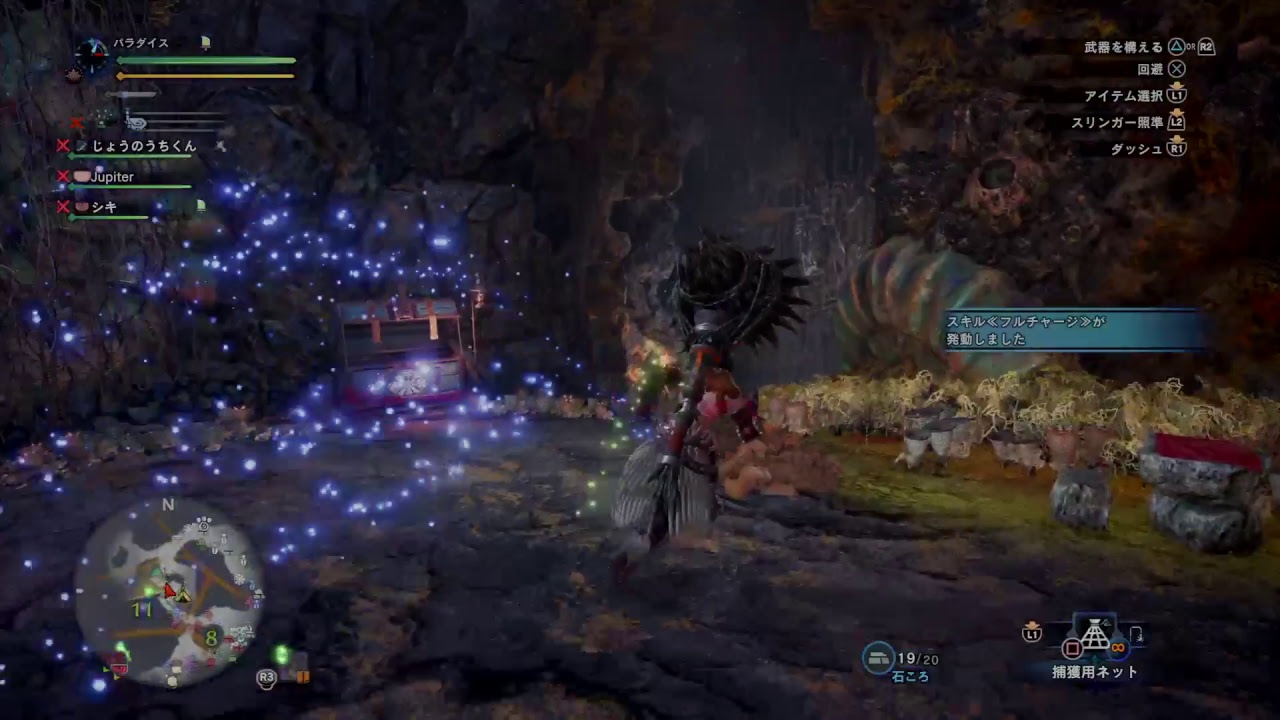The height and width of the screenshot is (720, 1280).
Task: Open the item pouch icon beside the net
Action: (x=1135, y=635)
